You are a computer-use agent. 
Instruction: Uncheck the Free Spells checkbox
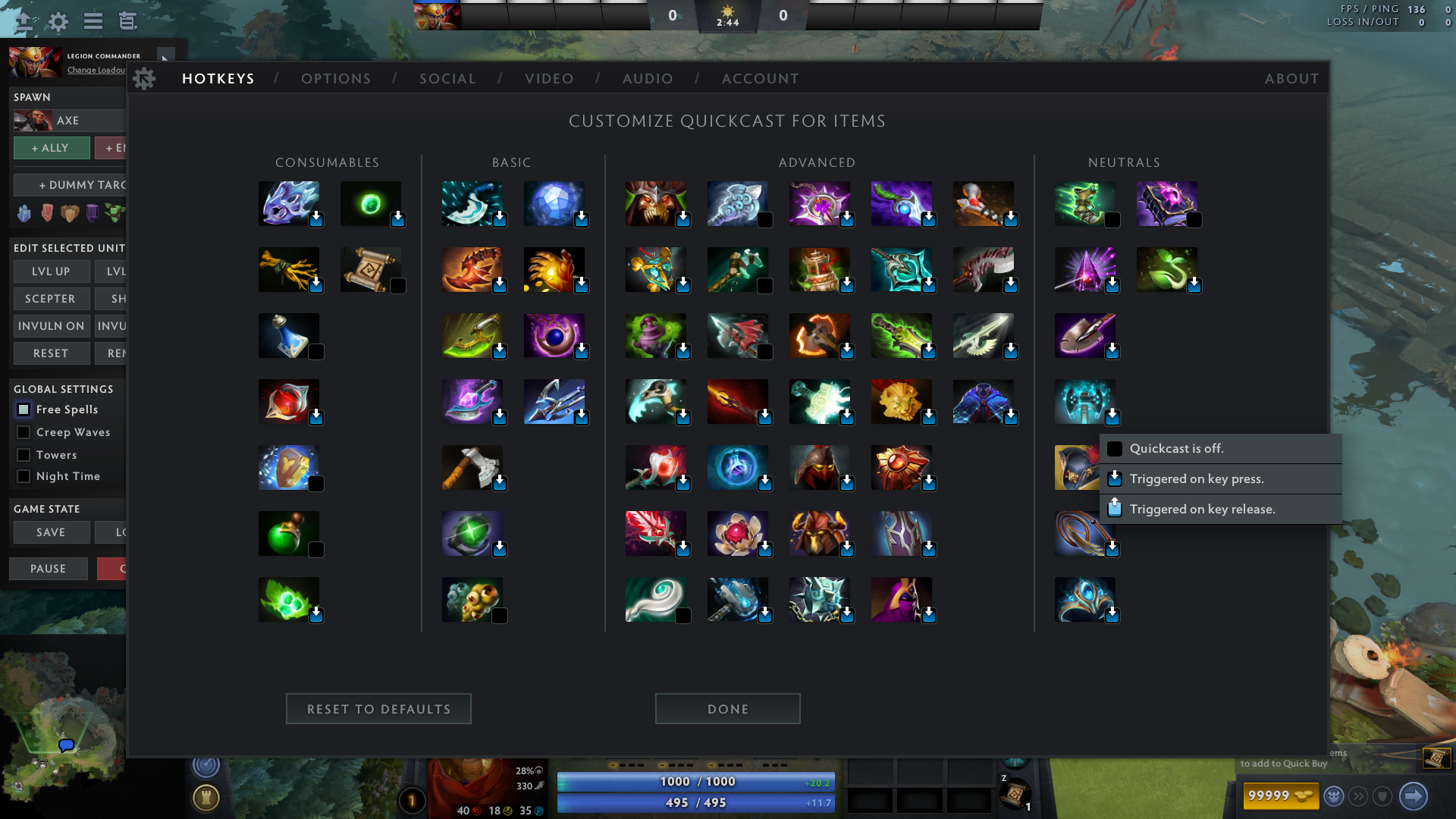[x=24, y=409]
